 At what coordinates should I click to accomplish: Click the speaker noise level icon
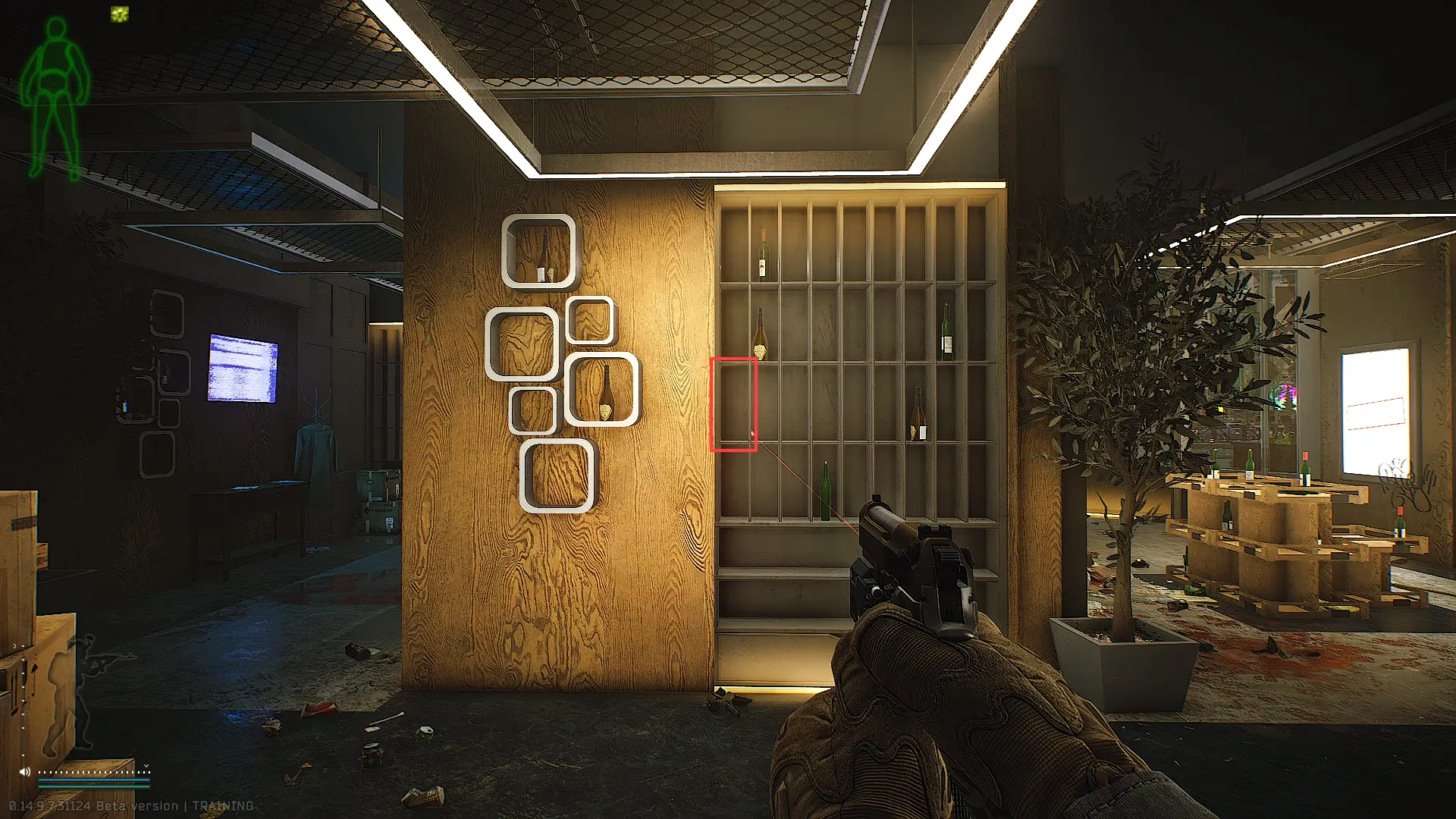(x=25, y=771)
